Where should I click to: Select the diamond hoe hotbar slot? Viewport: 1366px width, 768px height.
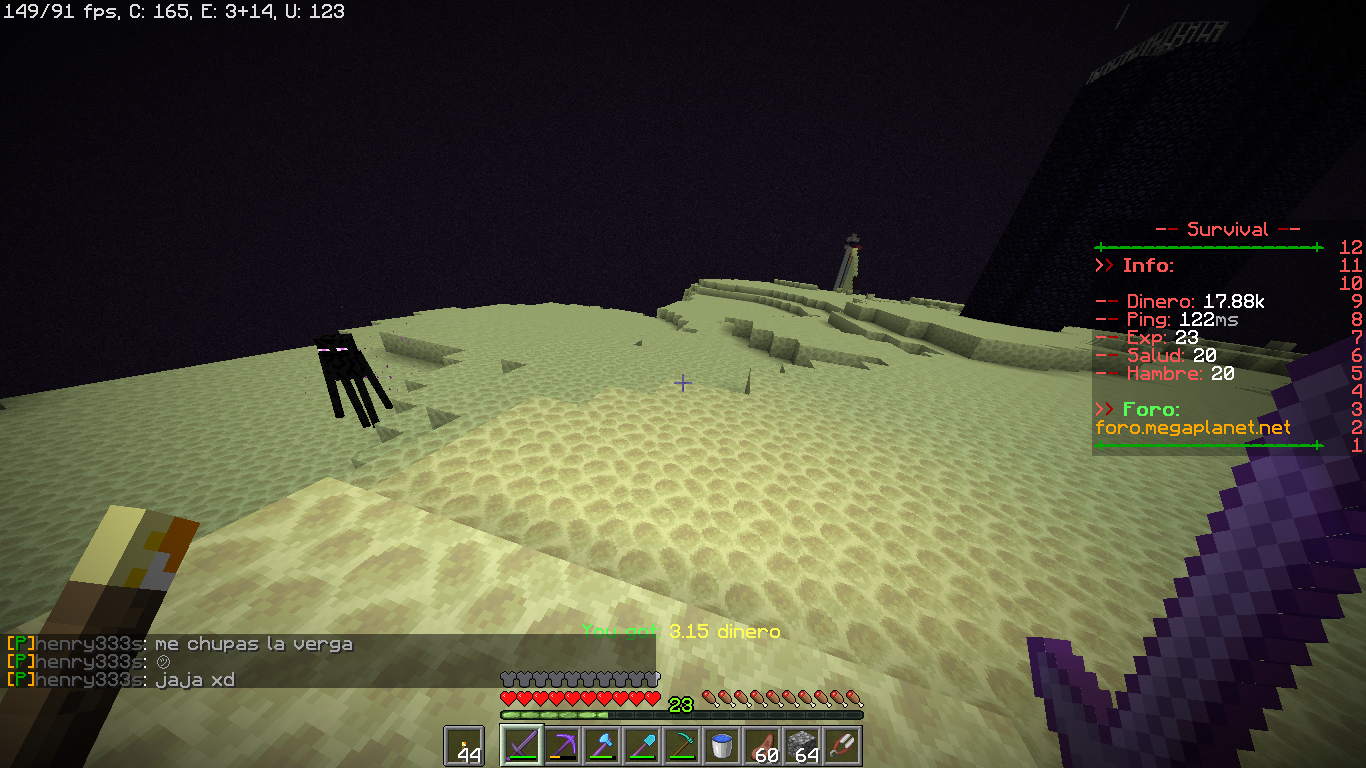(682, 746)
